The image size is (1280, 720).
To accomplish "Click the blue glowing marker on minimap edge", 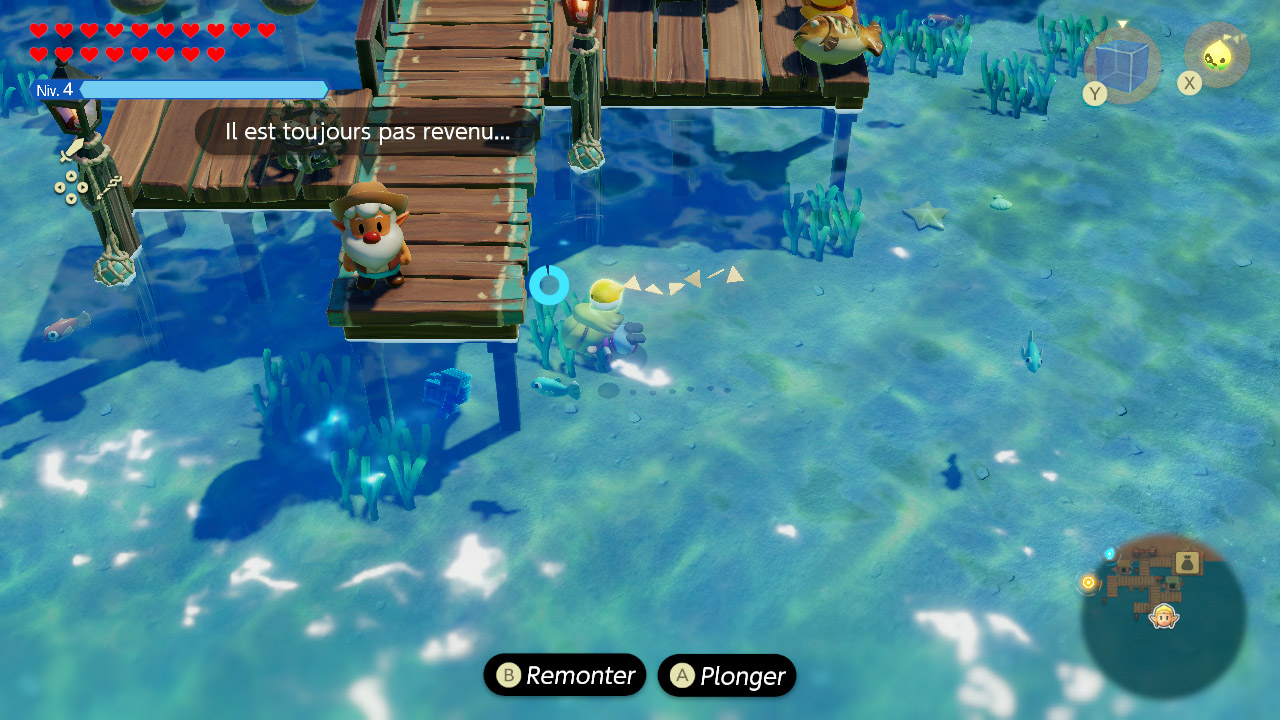I will [x=1109, y=553].
